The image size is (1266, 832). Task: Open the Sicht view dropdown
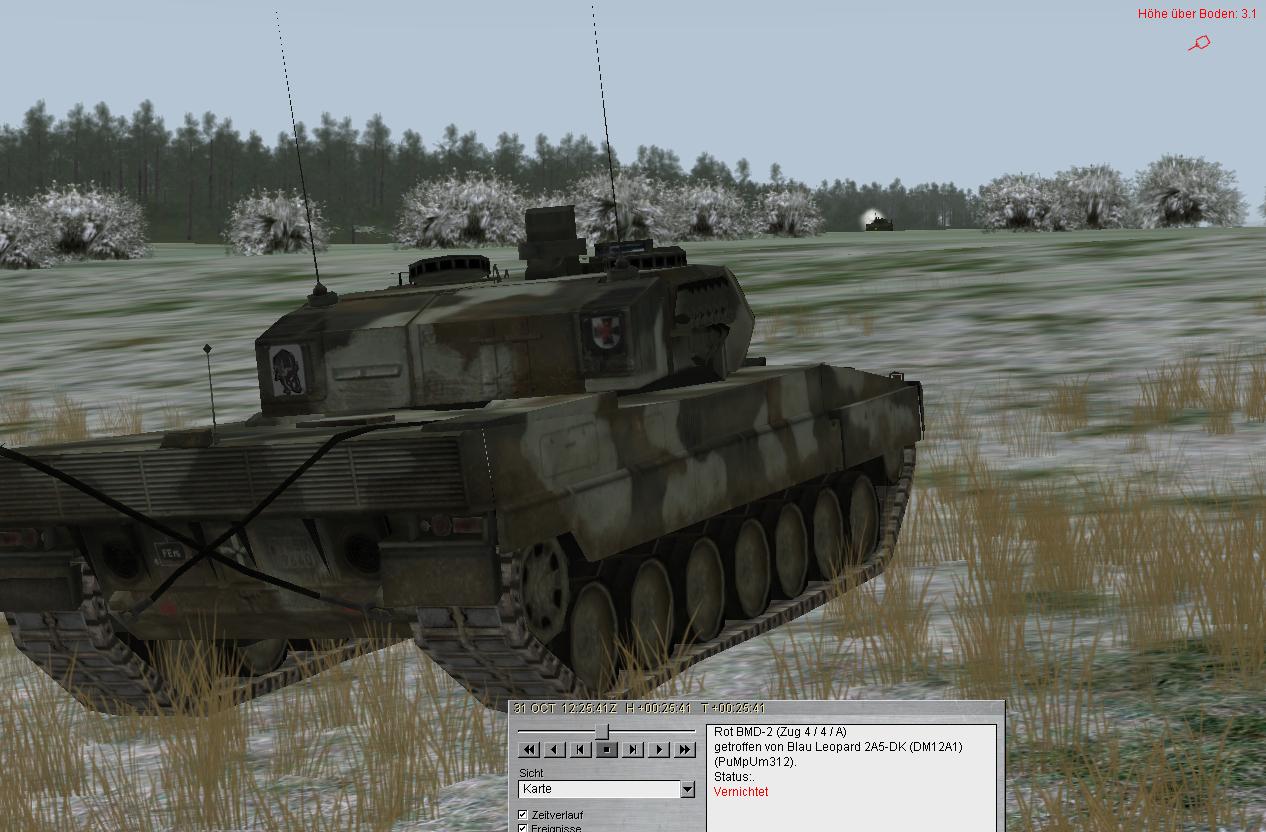(687, 790)
